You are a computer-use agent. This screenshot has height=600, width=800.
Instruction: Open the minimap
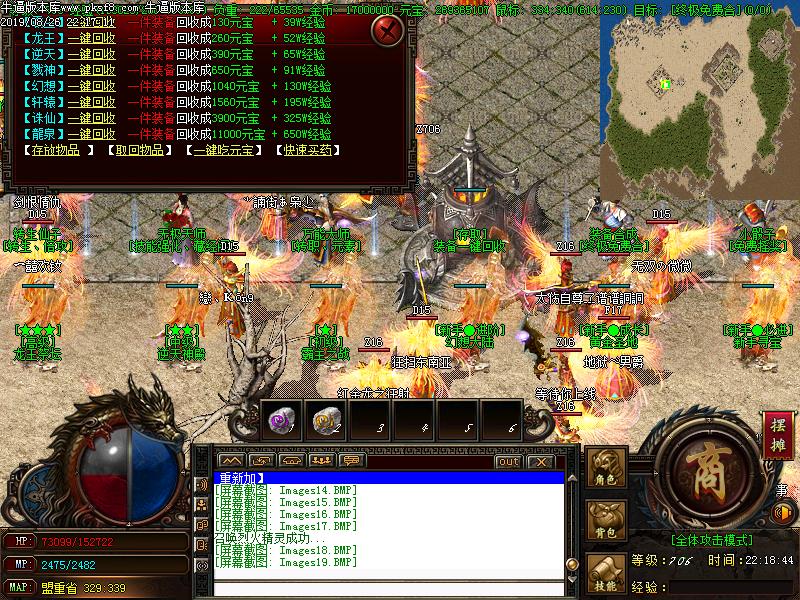click(699, 95)
